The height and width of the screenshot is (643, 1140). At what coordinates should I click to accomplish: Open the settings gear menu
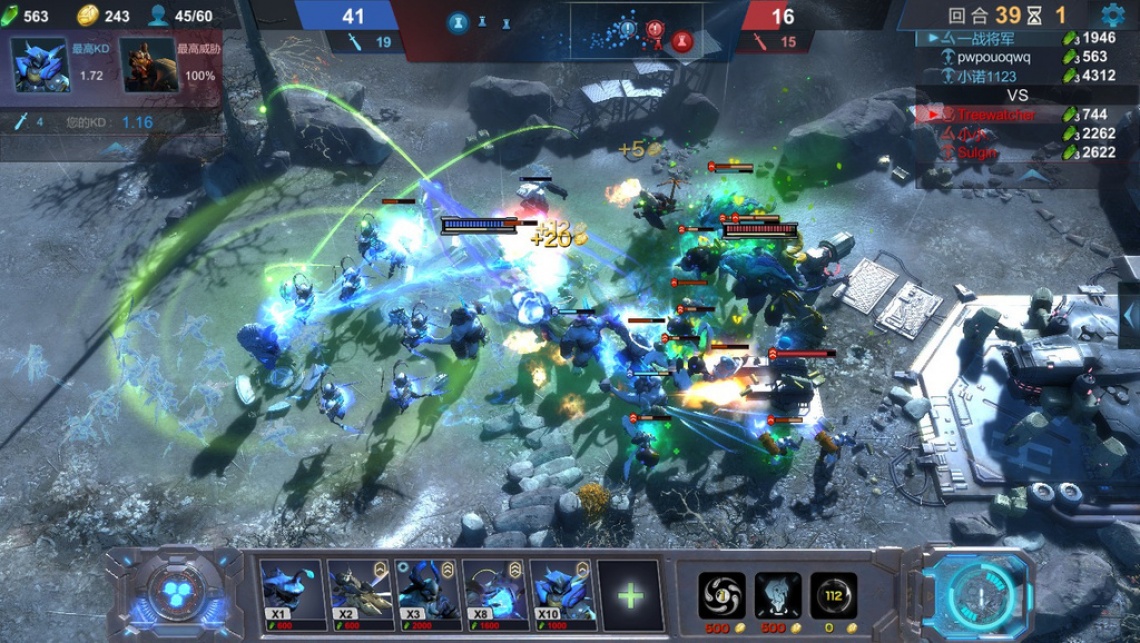tap(1112, 15)
